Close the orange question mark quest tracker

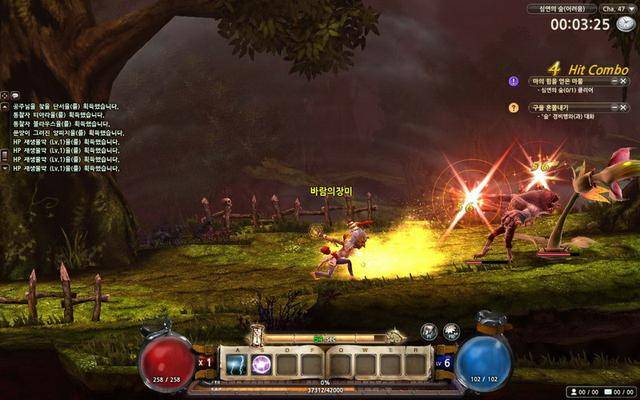point(625,107)
